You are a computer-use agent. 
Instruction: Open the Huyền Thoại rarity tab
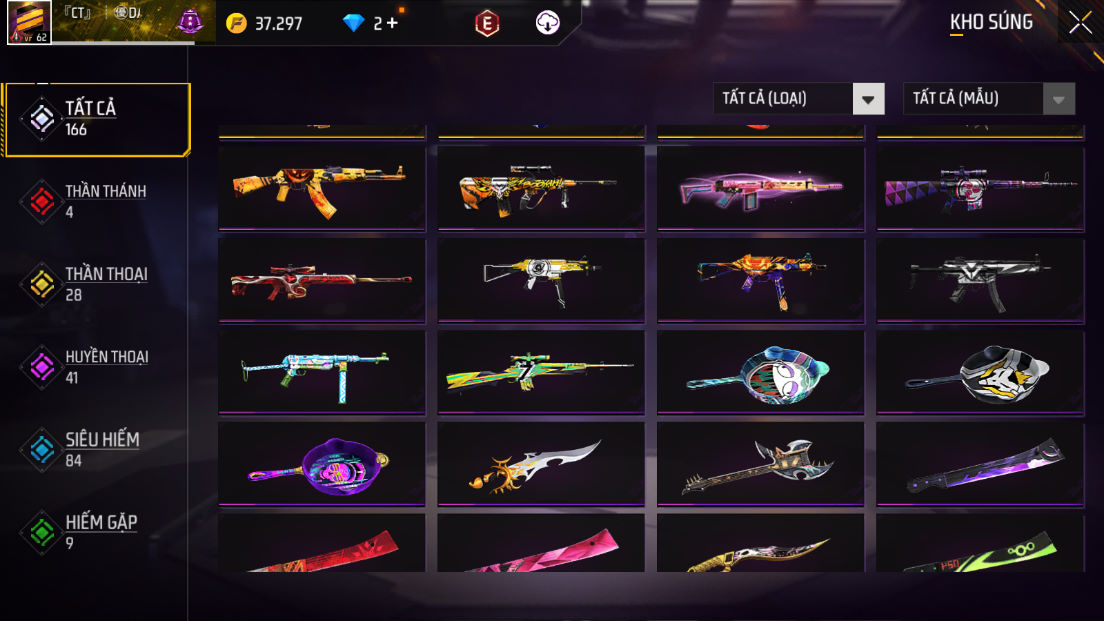click(x=96, y=366)
